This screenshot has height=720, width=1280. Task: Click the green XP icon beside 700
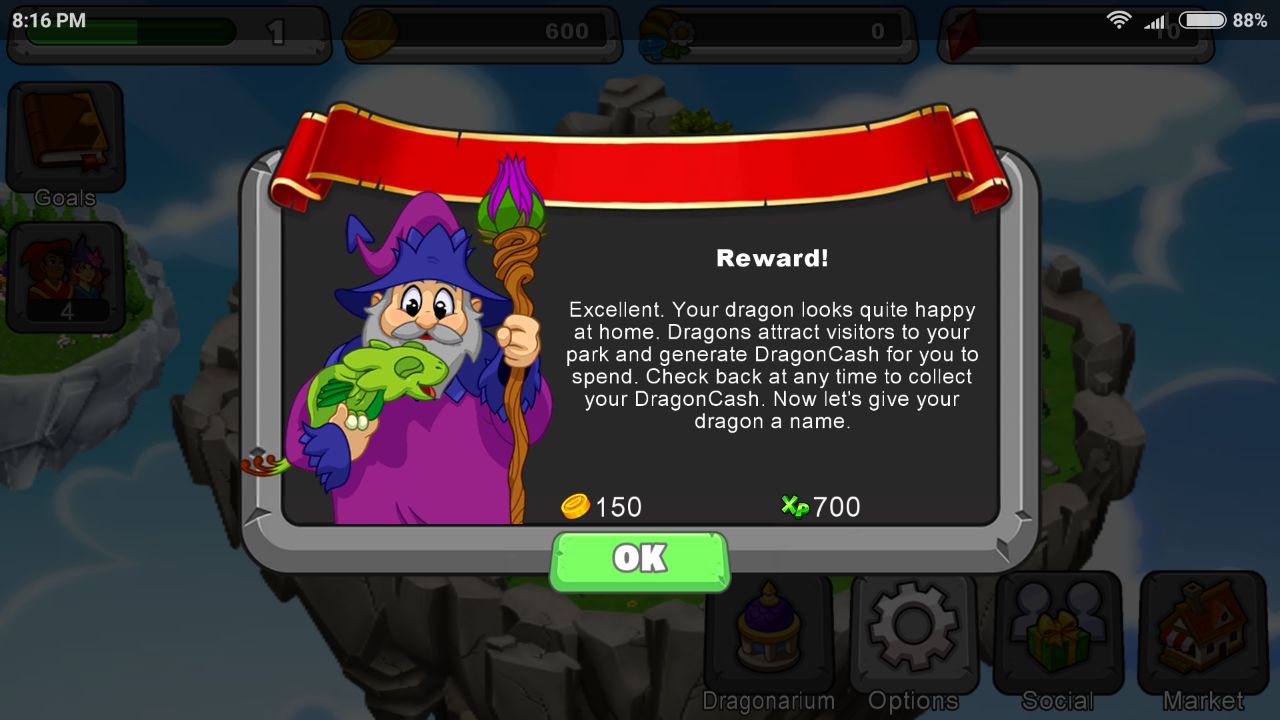pos(793,507)
